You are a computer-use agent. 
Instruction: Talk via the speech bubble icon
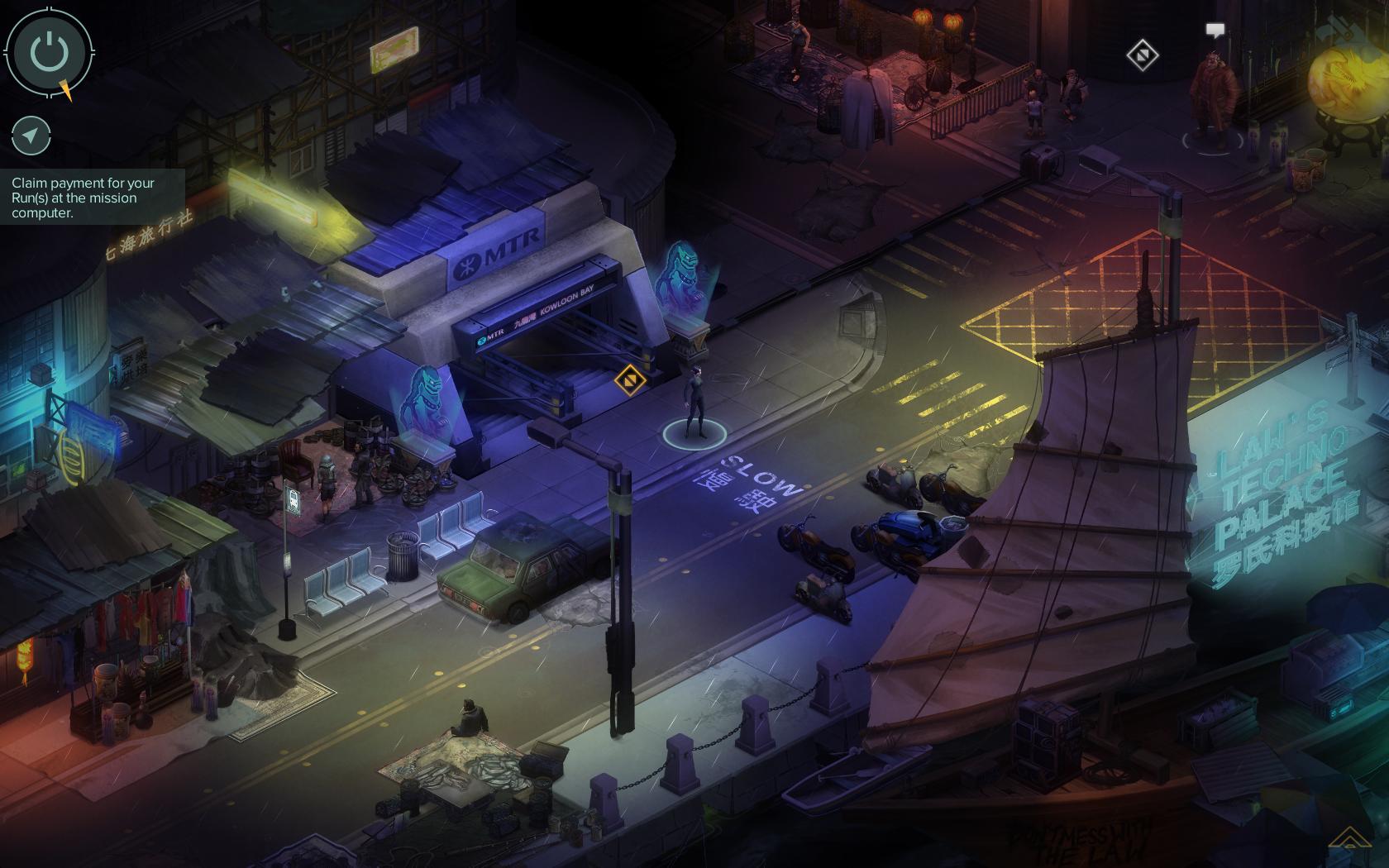pos(1214,31)
